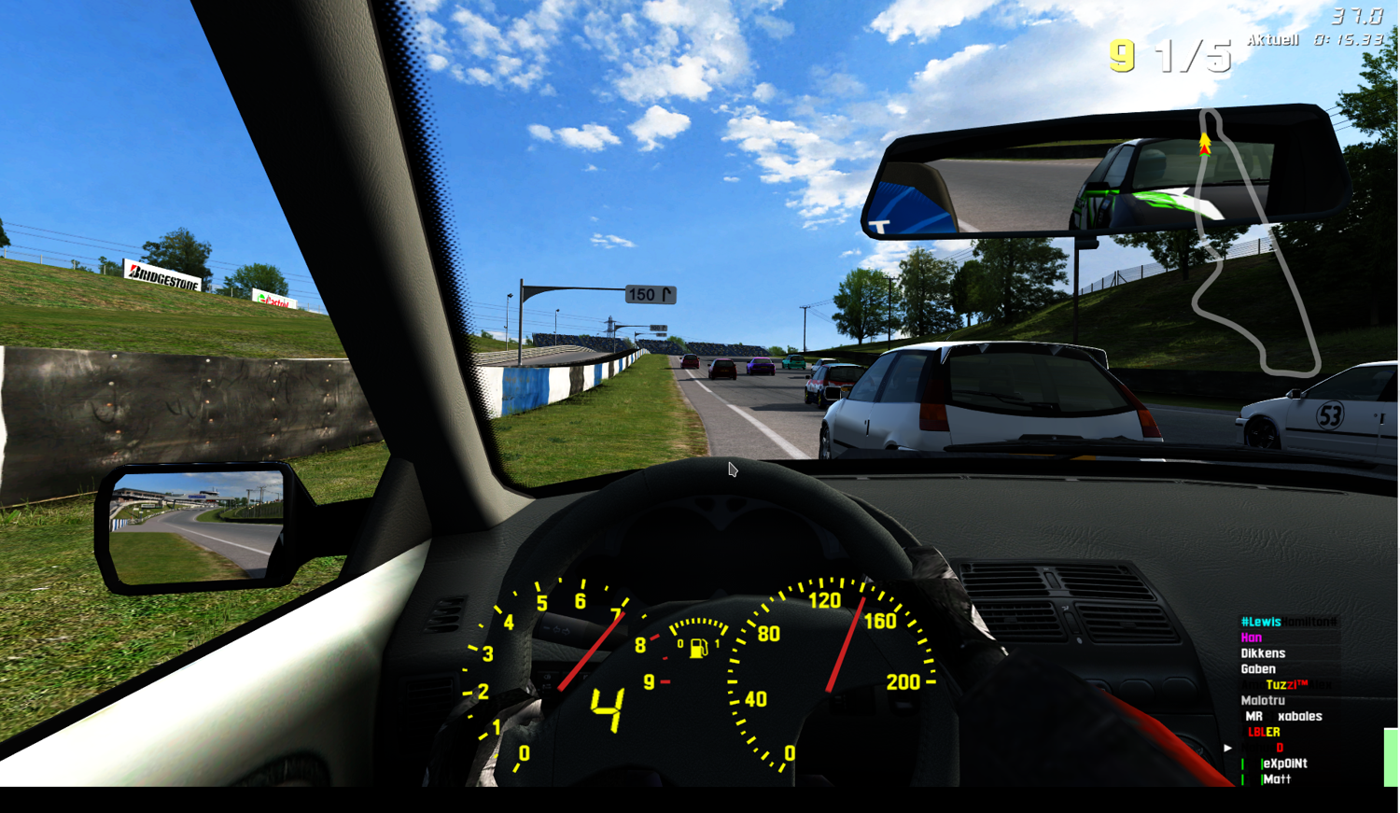Choose Matt at the bottom of driver list

tap(1277, 779)
